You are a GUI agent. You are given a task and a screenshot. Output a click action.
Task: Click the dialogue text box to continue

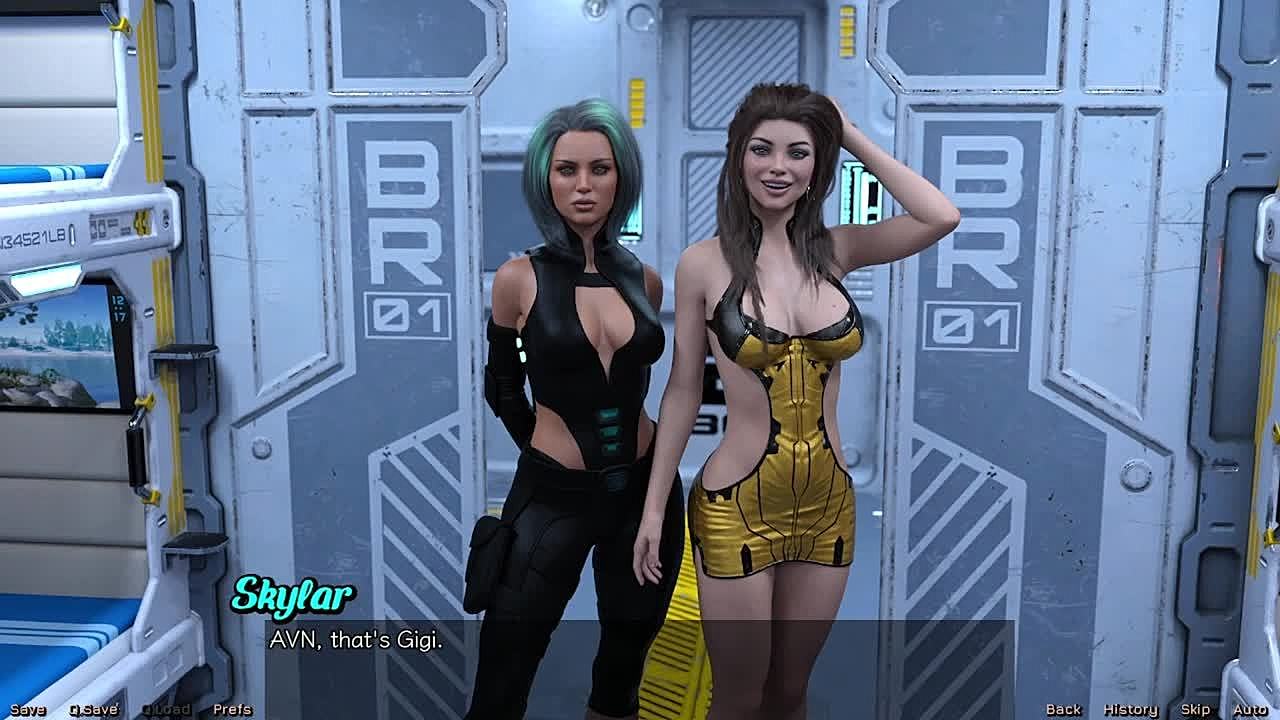[640, 655]
